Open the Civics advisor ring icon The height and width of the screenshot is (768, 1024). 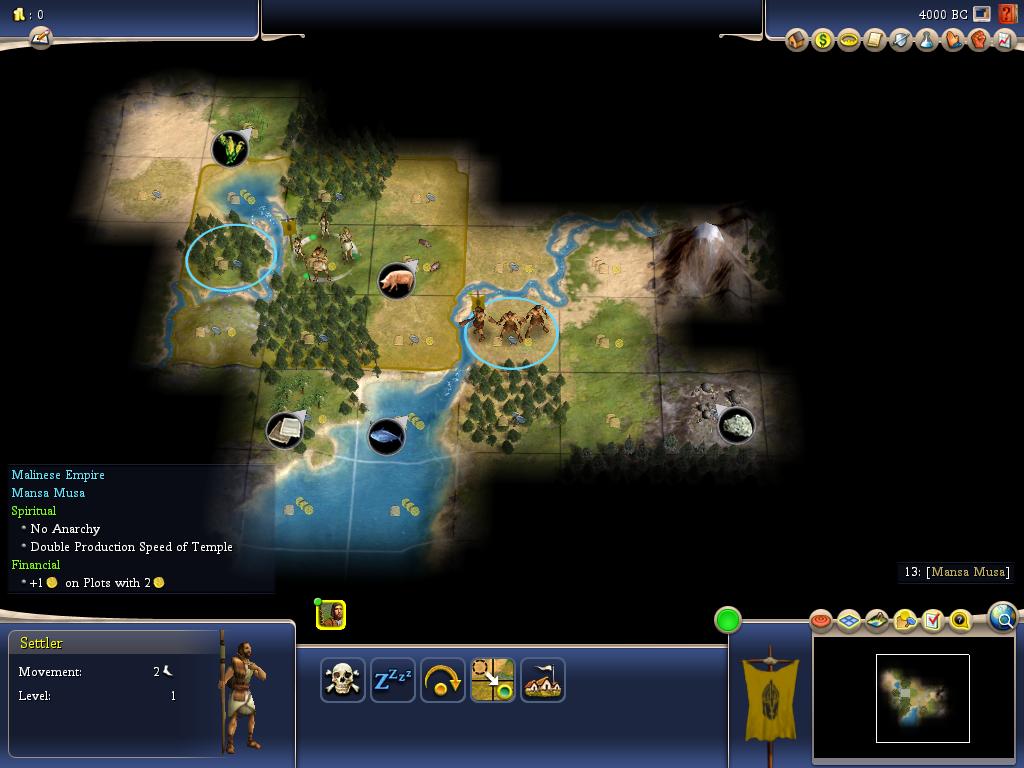[849, 40]
